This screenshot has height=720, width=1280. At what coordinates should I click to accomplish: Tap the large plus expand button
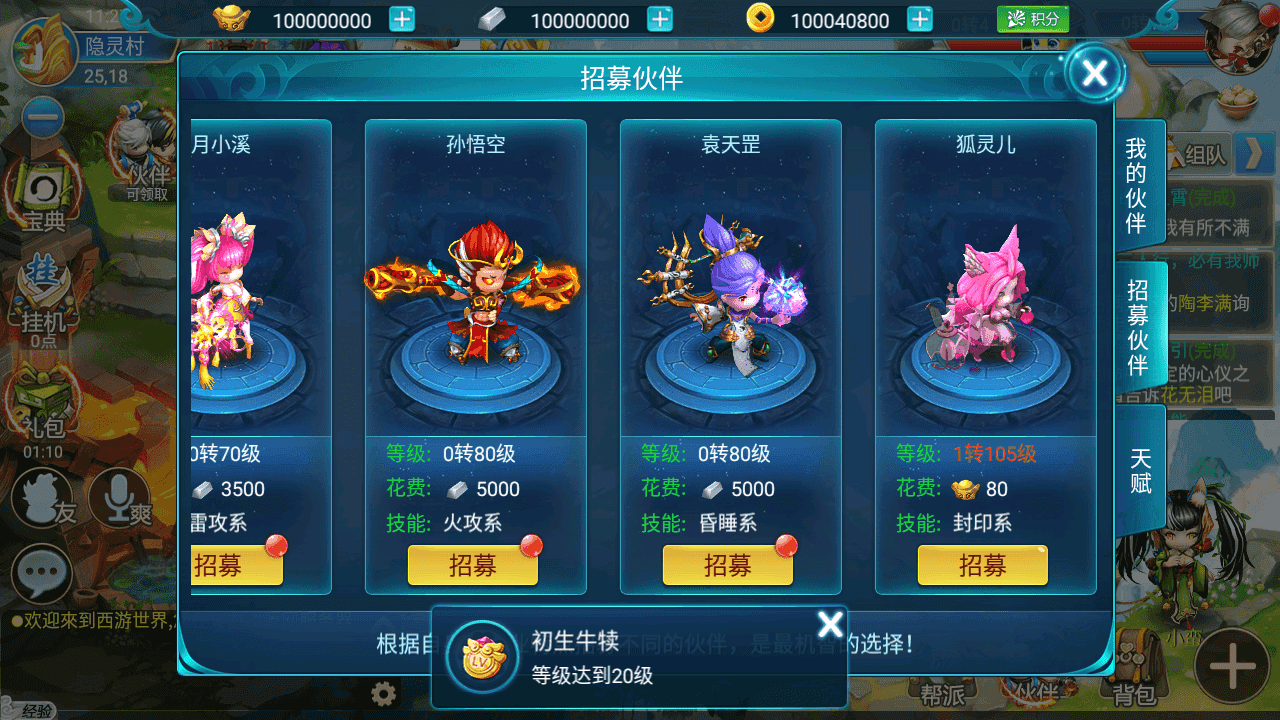tap(1233, 665)
